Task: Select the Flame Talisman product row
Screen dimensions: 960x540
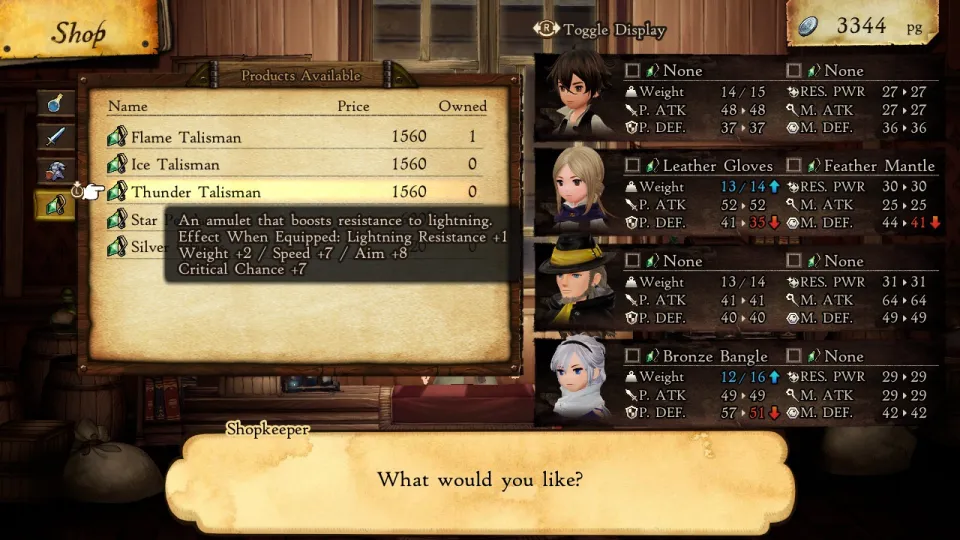Action: [290, 137]
